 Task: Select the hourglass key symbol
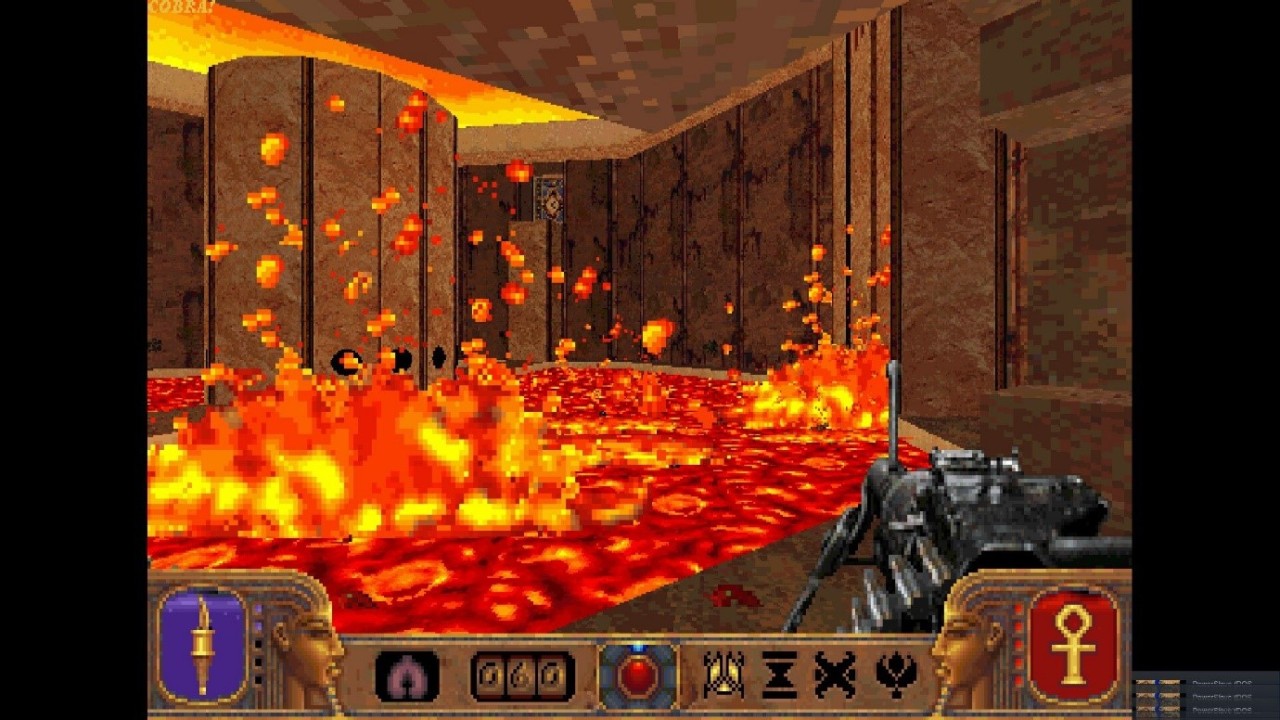click(x=779, y=675)
